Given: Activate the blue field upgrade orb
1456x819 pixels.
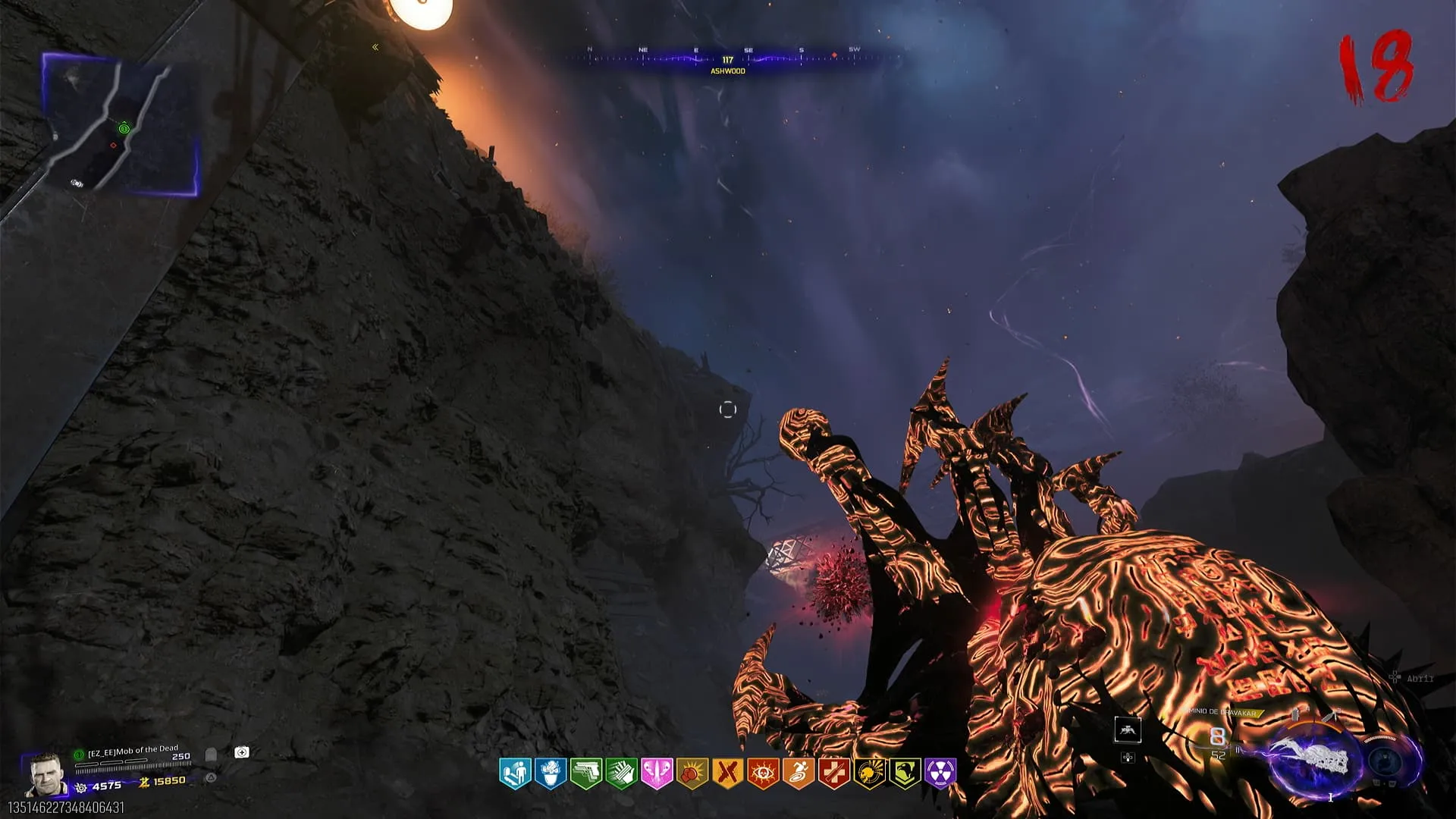Looking at the screenshot, I should (1387, 761).
